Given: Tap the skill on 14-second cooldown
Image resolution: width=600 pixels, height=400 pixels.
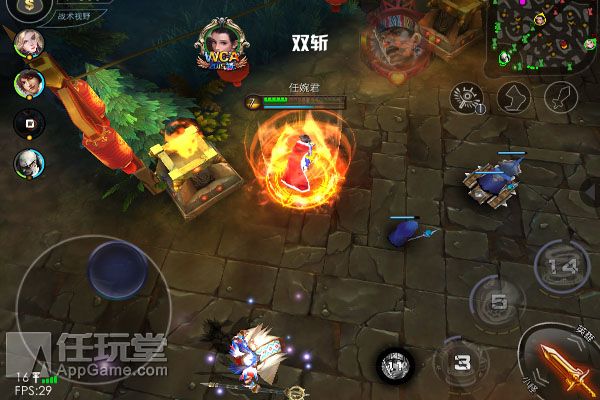Looking at the screenshot, I should pyautogui.click(x=565, y=266).
